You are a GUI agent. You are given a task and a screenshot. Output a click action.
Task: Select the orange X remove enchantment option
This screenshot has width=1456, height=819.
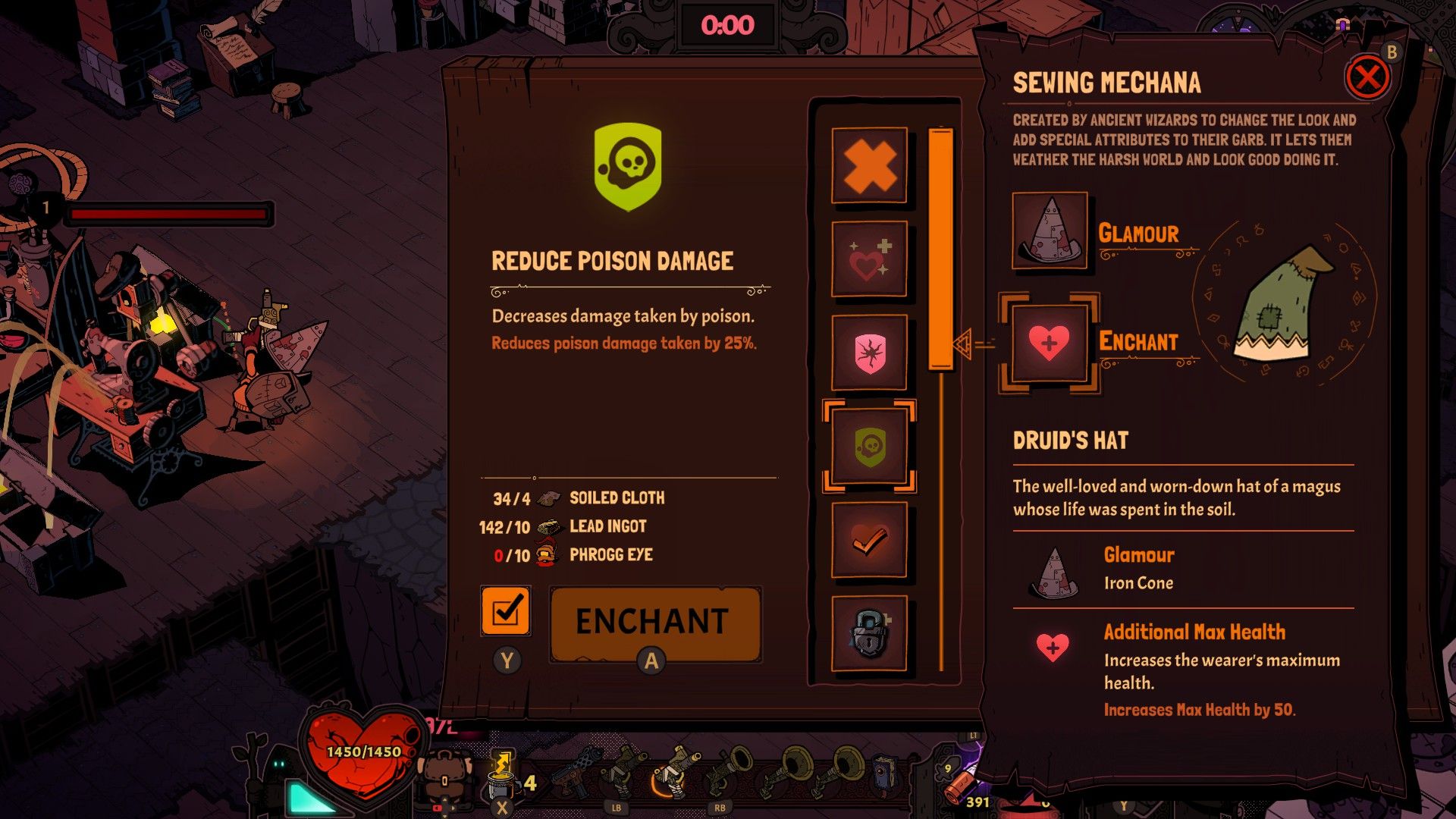(868, 167)
